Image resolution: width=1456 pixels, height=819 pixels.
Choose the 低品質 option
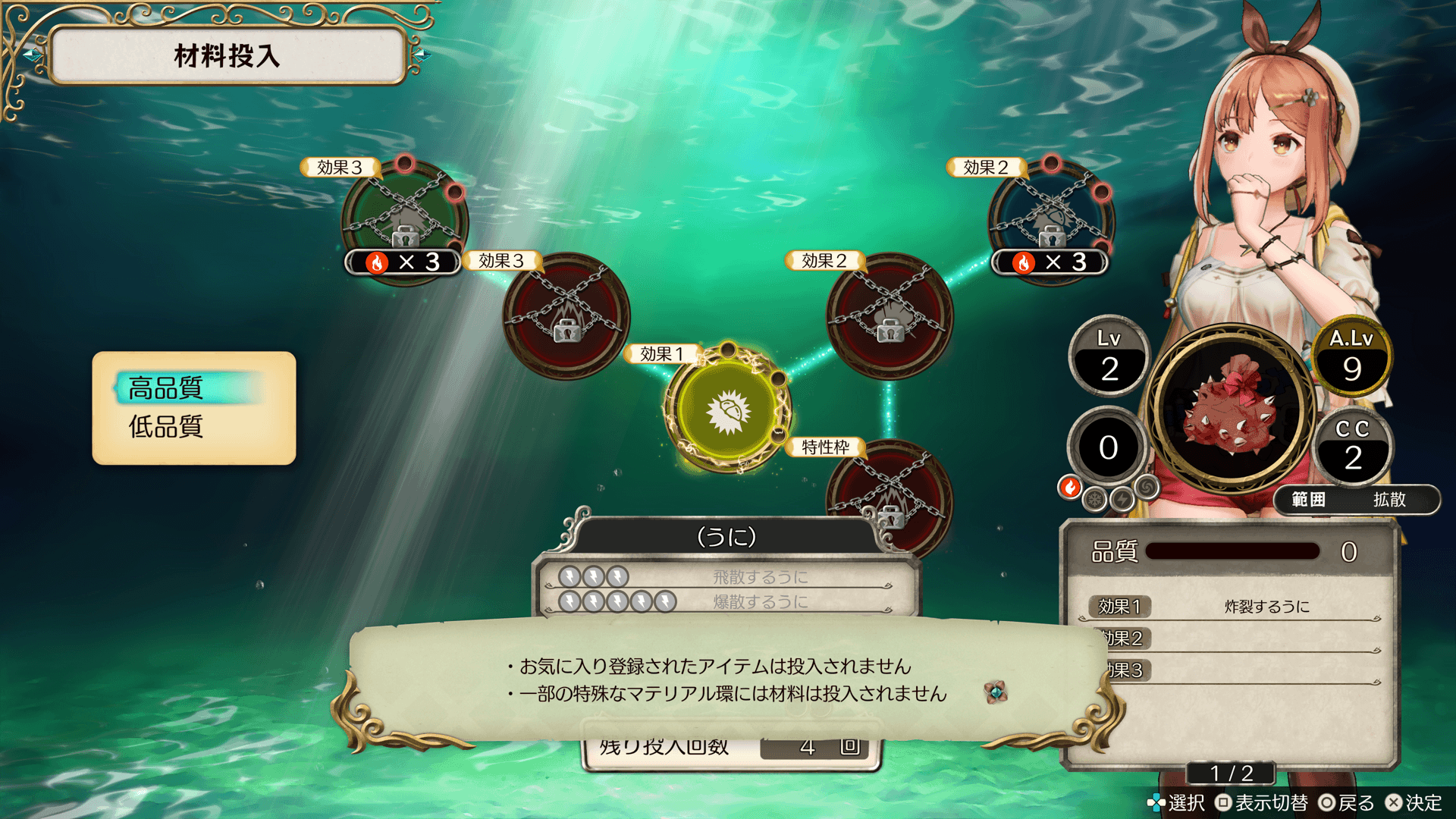click(166, 427)
